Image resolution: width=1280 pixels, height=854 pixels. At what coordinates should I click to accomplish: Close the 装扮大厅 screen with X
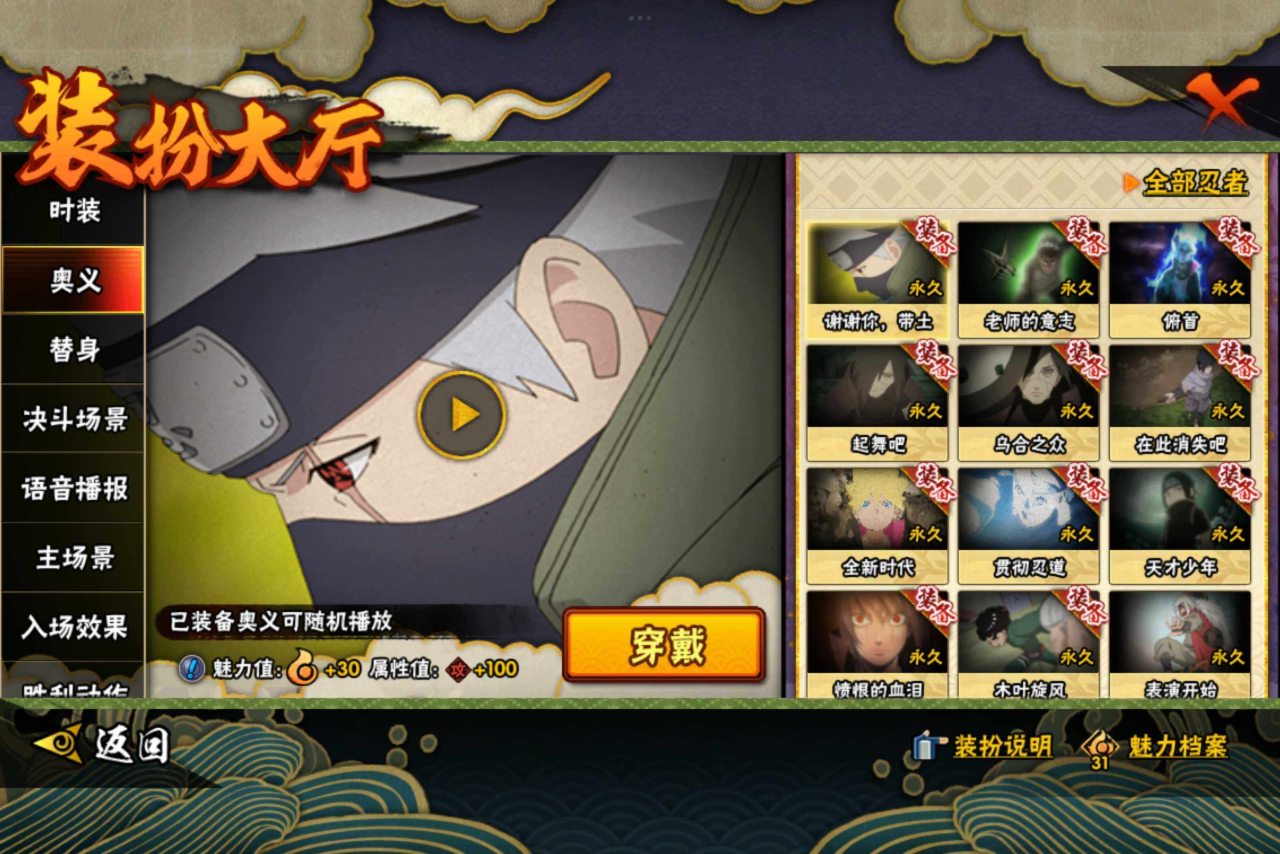click(1222, 101)
